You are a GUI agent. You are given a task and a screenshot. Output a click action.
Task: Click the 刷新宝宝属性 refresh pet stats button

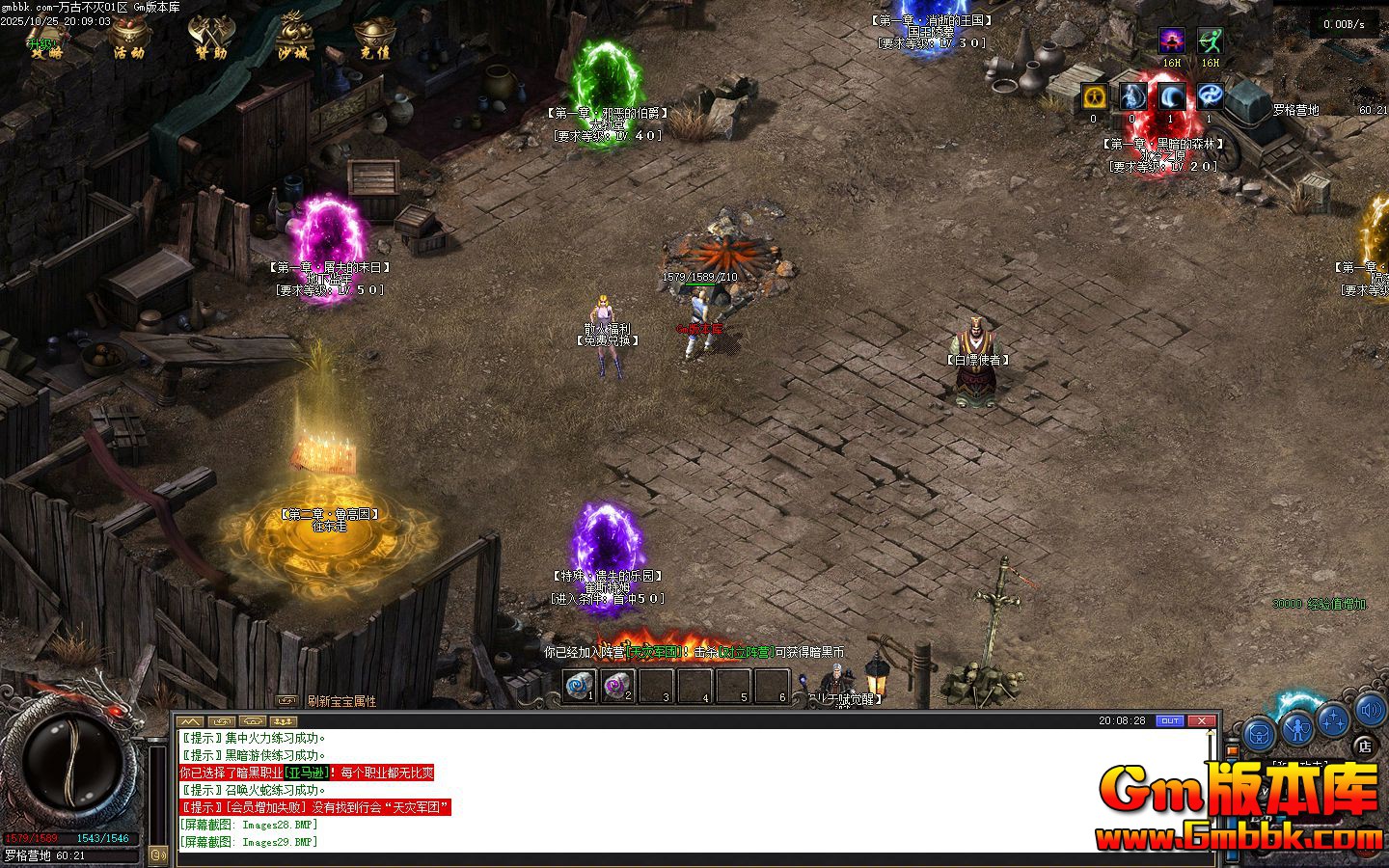(341, 701)
